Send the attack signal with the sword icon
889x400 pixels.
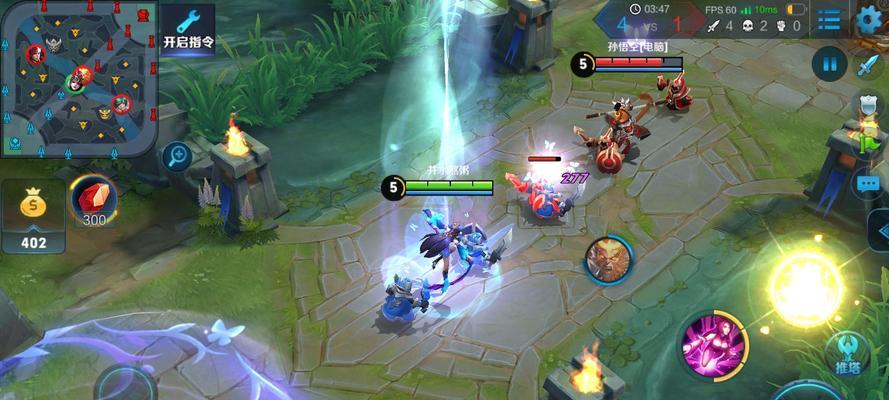click(867, 66)
